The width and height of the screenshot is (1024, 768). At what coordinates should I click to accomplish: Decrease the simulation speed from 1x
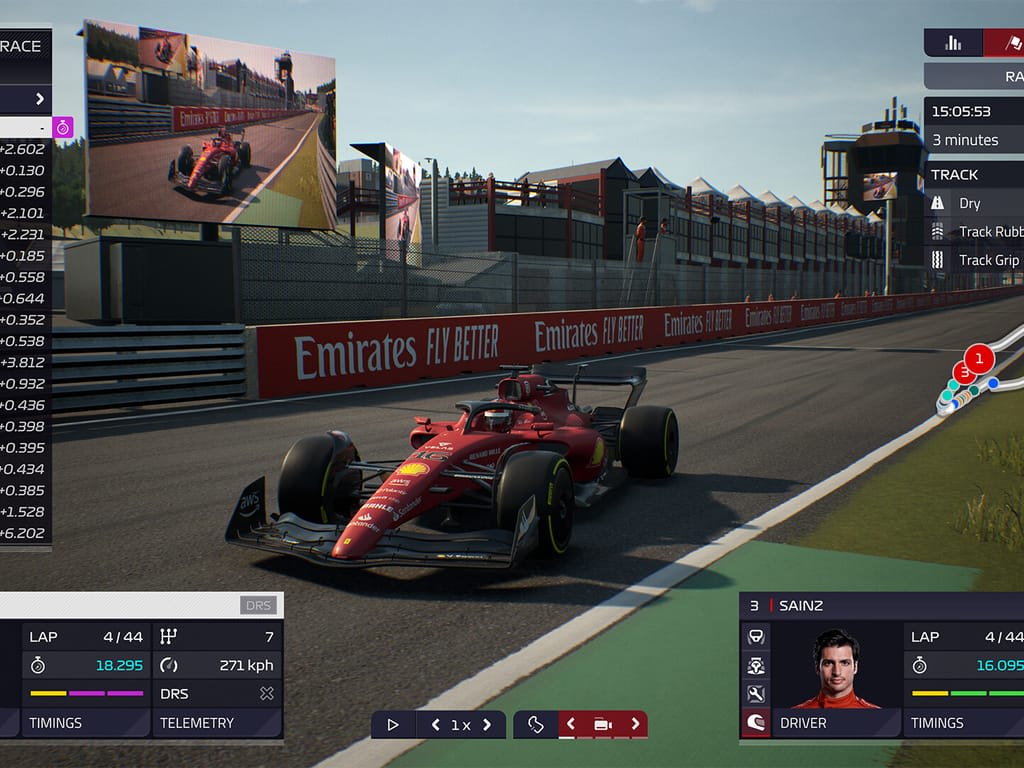click(435, 725)
